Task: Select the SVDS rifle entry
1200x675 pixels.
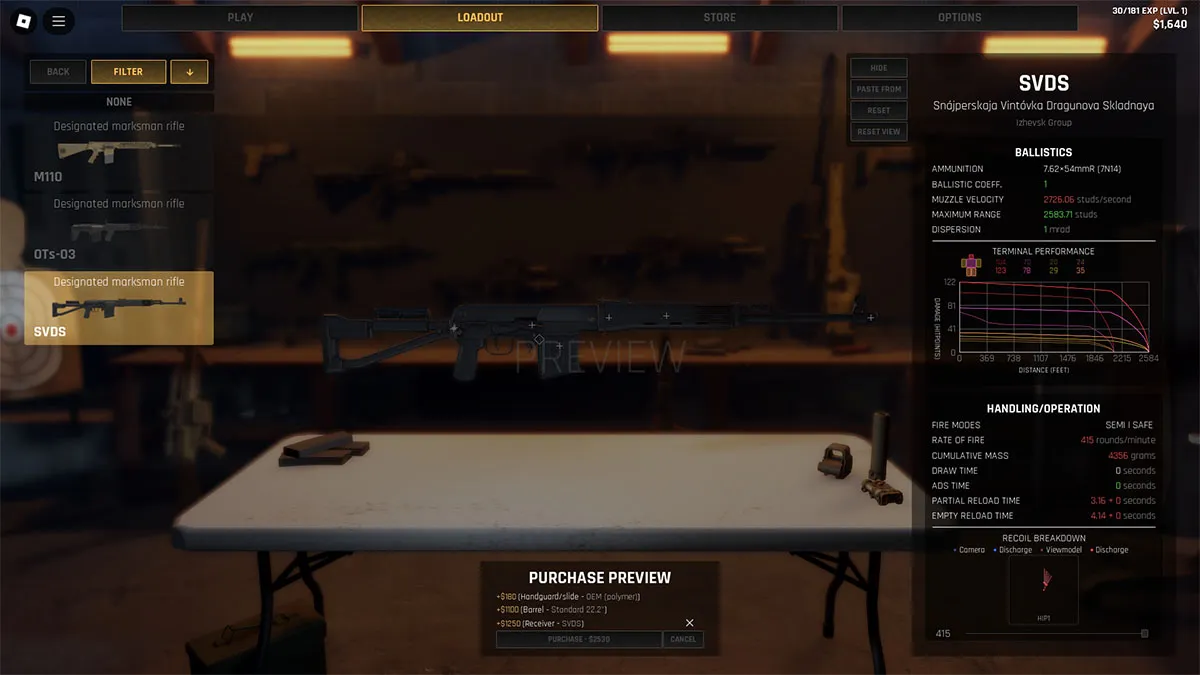Action: 119,308
